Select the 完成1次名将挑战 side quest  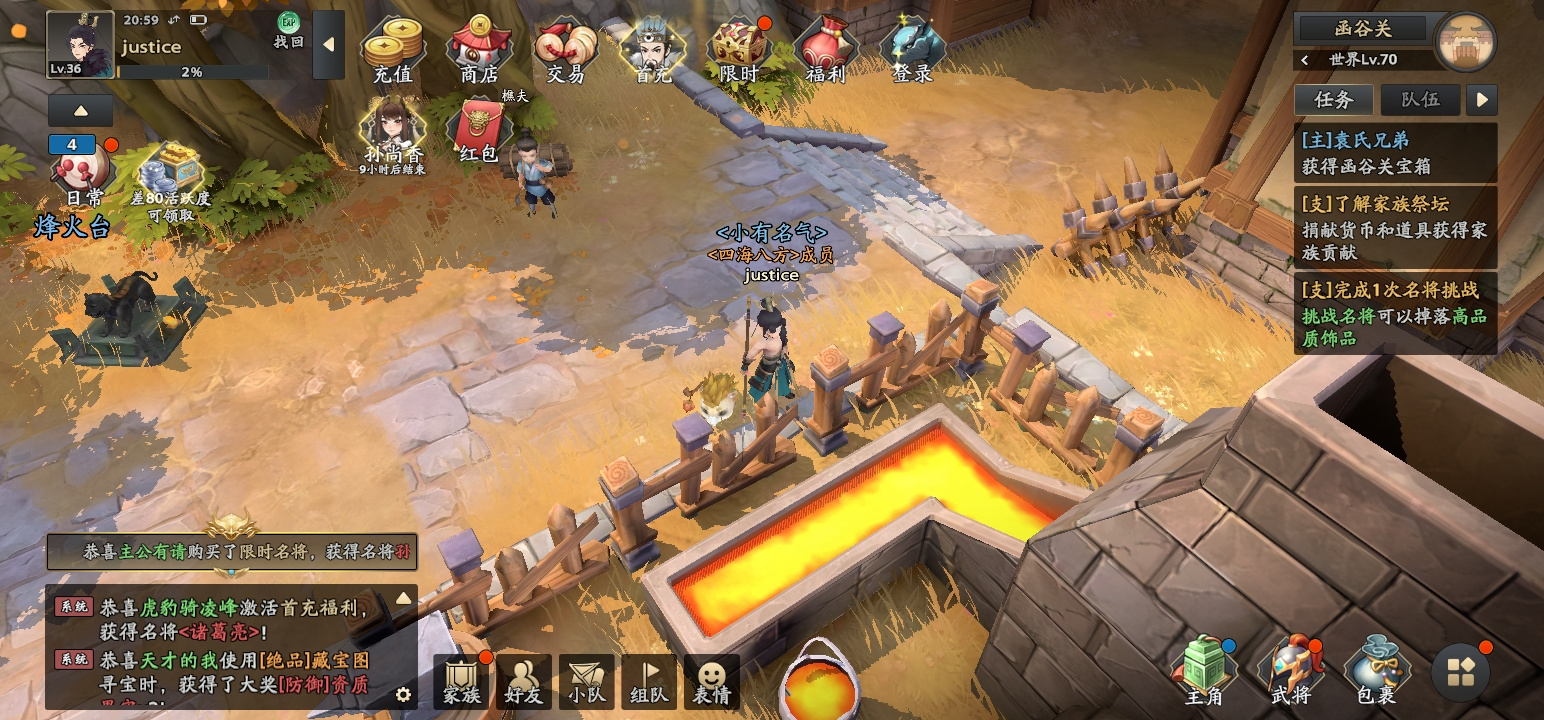[x=1396, y=313]
